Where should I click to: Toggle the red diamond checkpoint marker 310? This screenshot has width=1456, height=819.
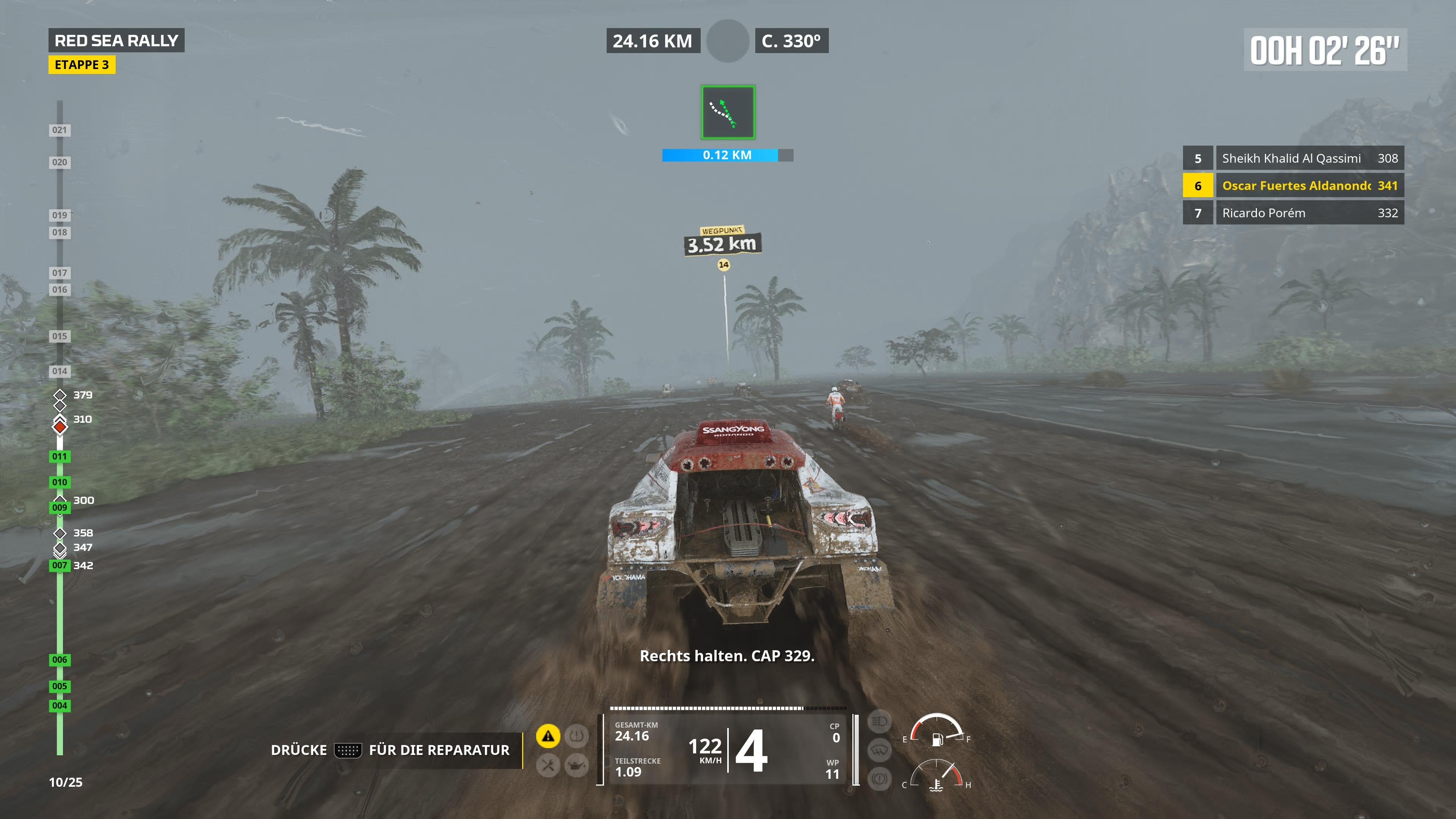coord(60,428)
